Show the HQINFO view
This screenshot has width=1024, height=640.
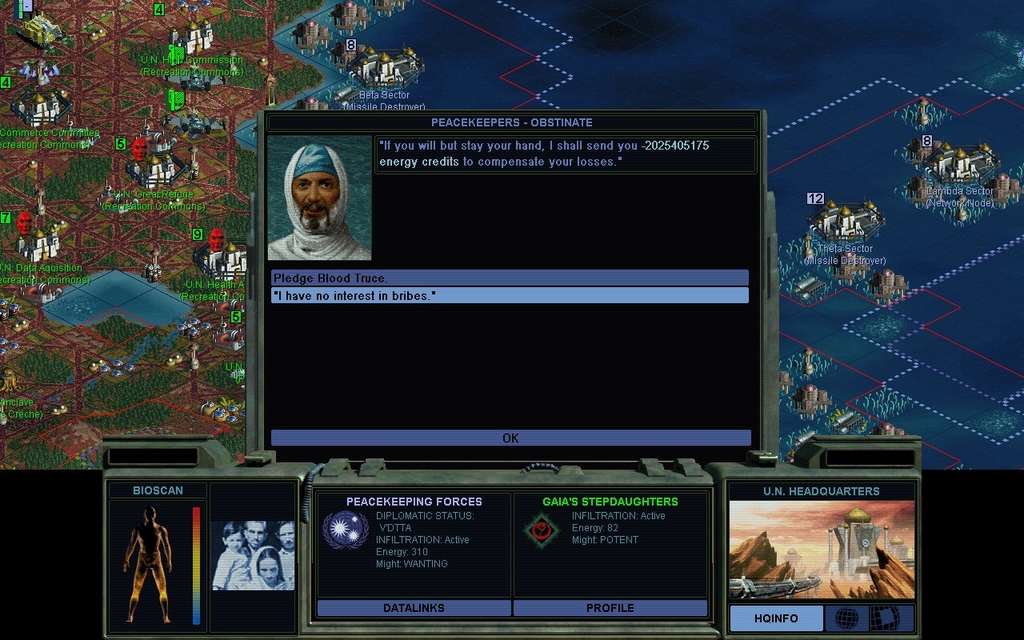pos(776,618)
